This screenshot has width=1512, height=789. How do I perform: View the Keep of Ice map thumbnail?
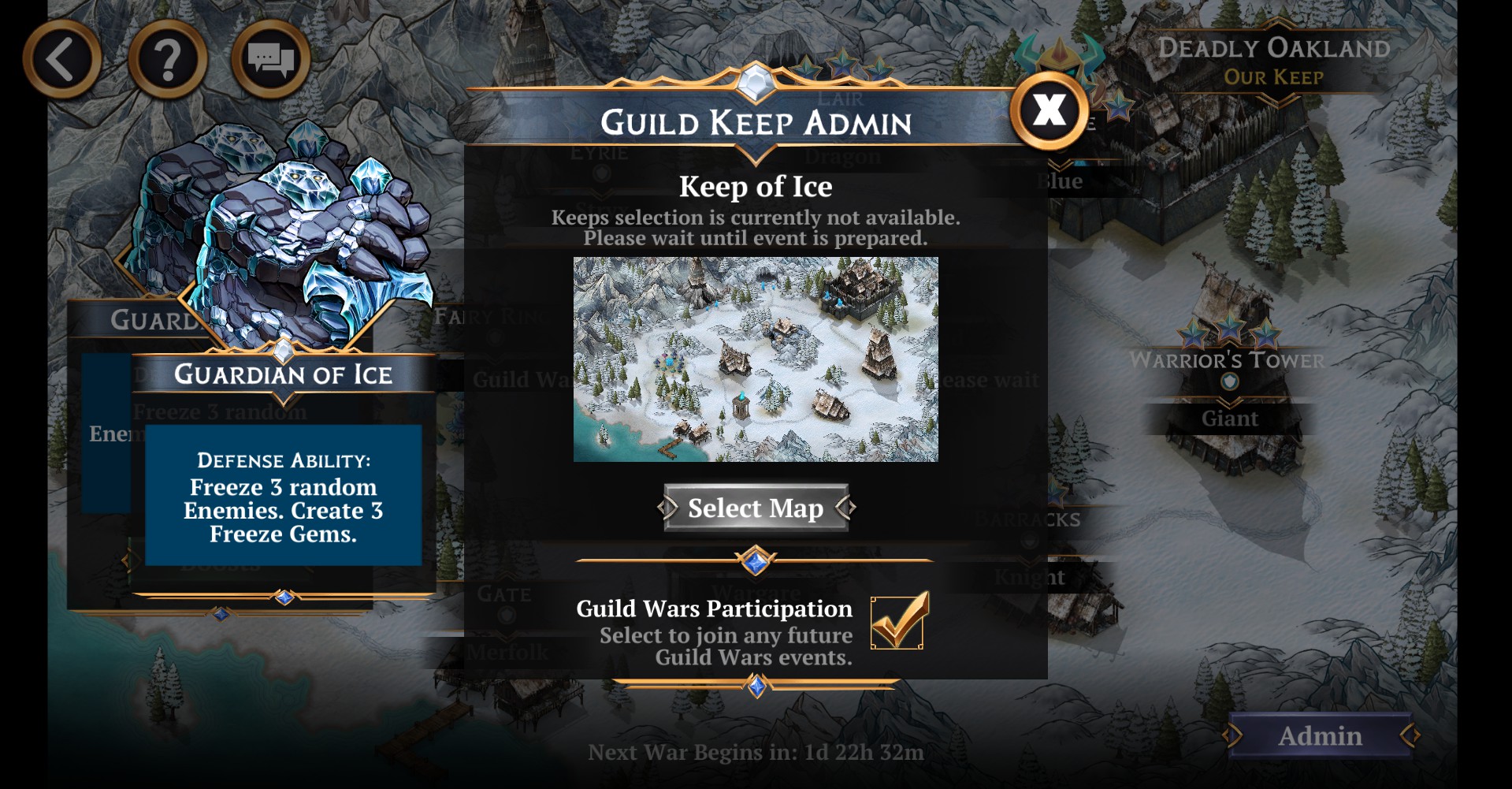[756, 359]
